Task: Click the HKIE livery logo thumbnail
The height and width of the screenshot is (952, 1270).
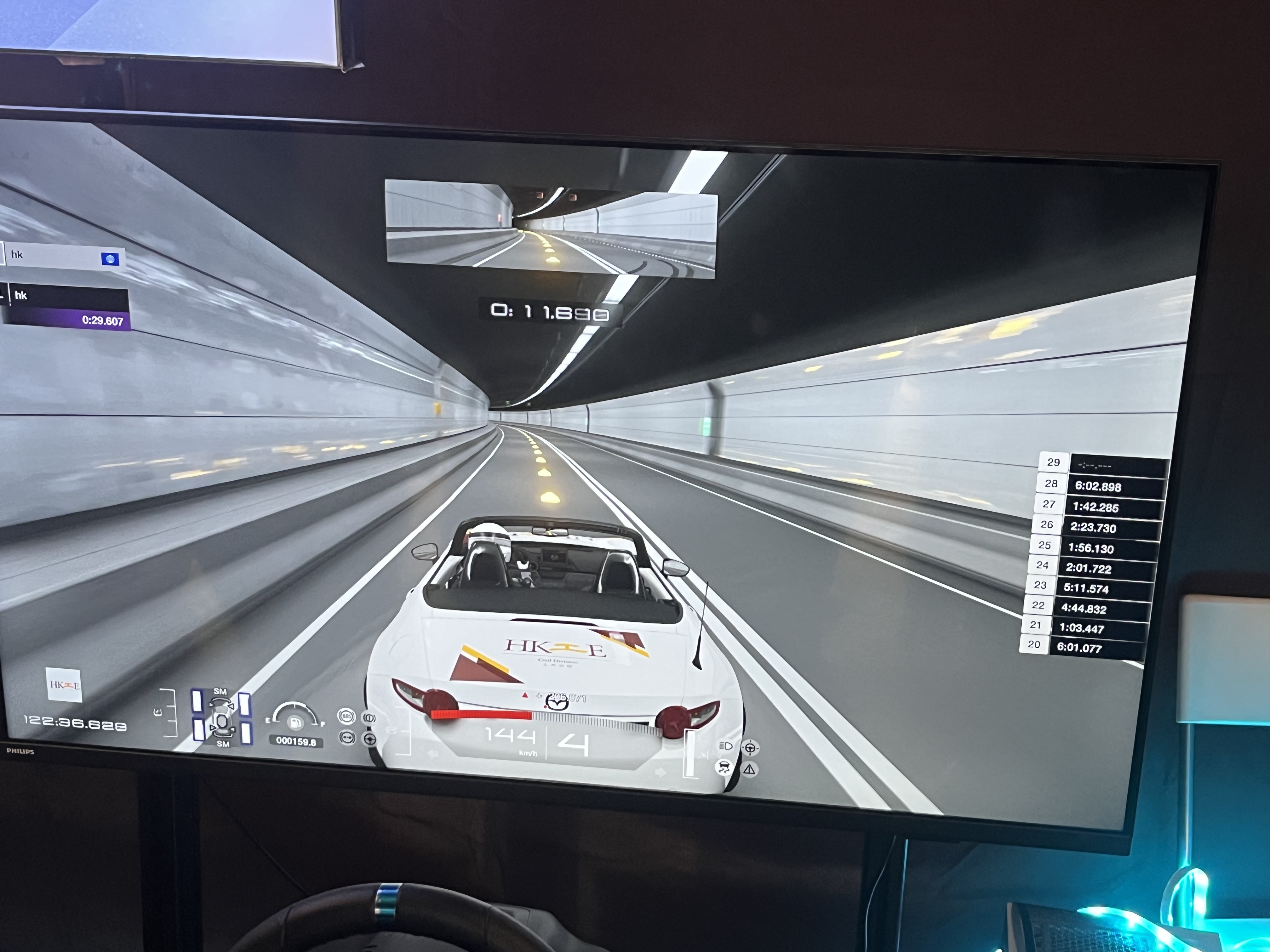Action: point(64,685)
